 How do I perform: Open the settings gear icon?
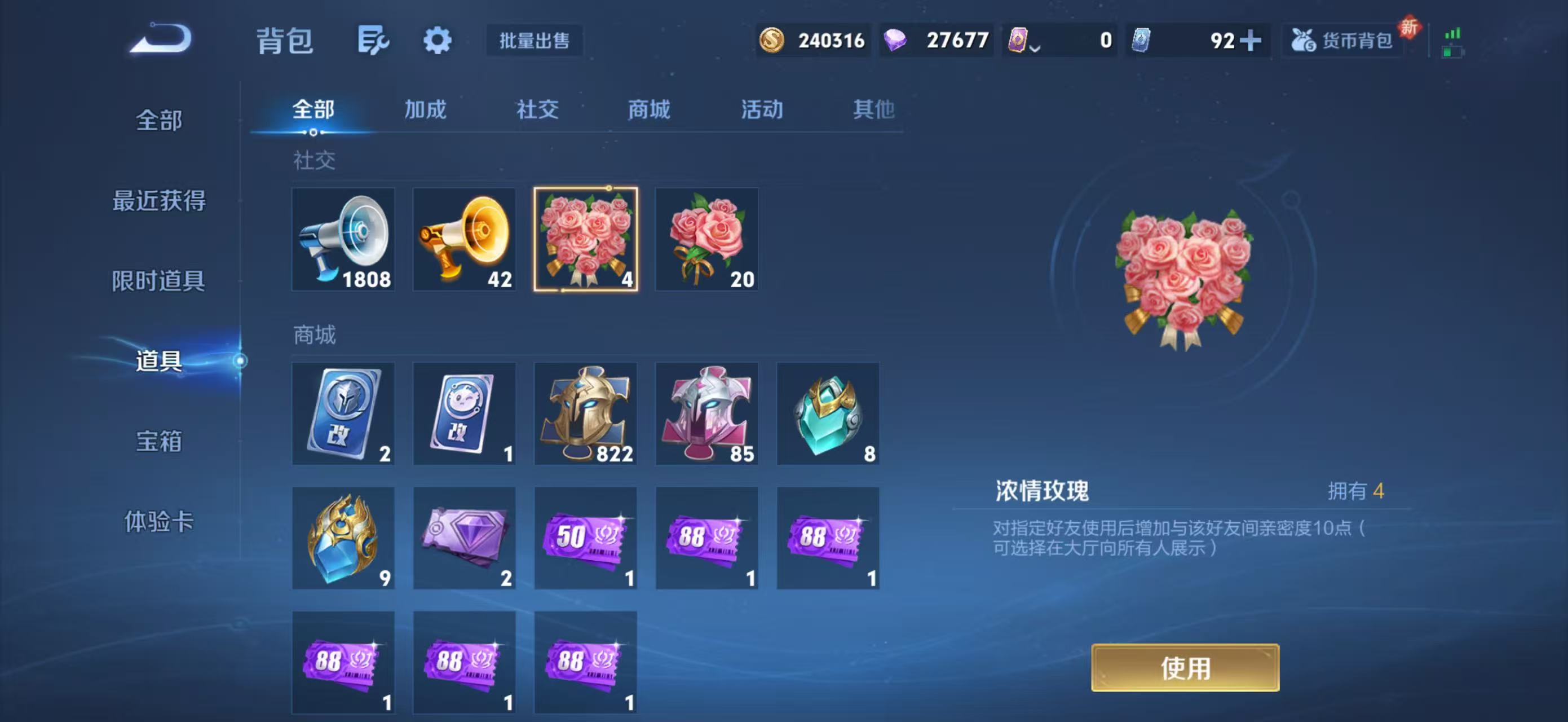tap(437, 41)
